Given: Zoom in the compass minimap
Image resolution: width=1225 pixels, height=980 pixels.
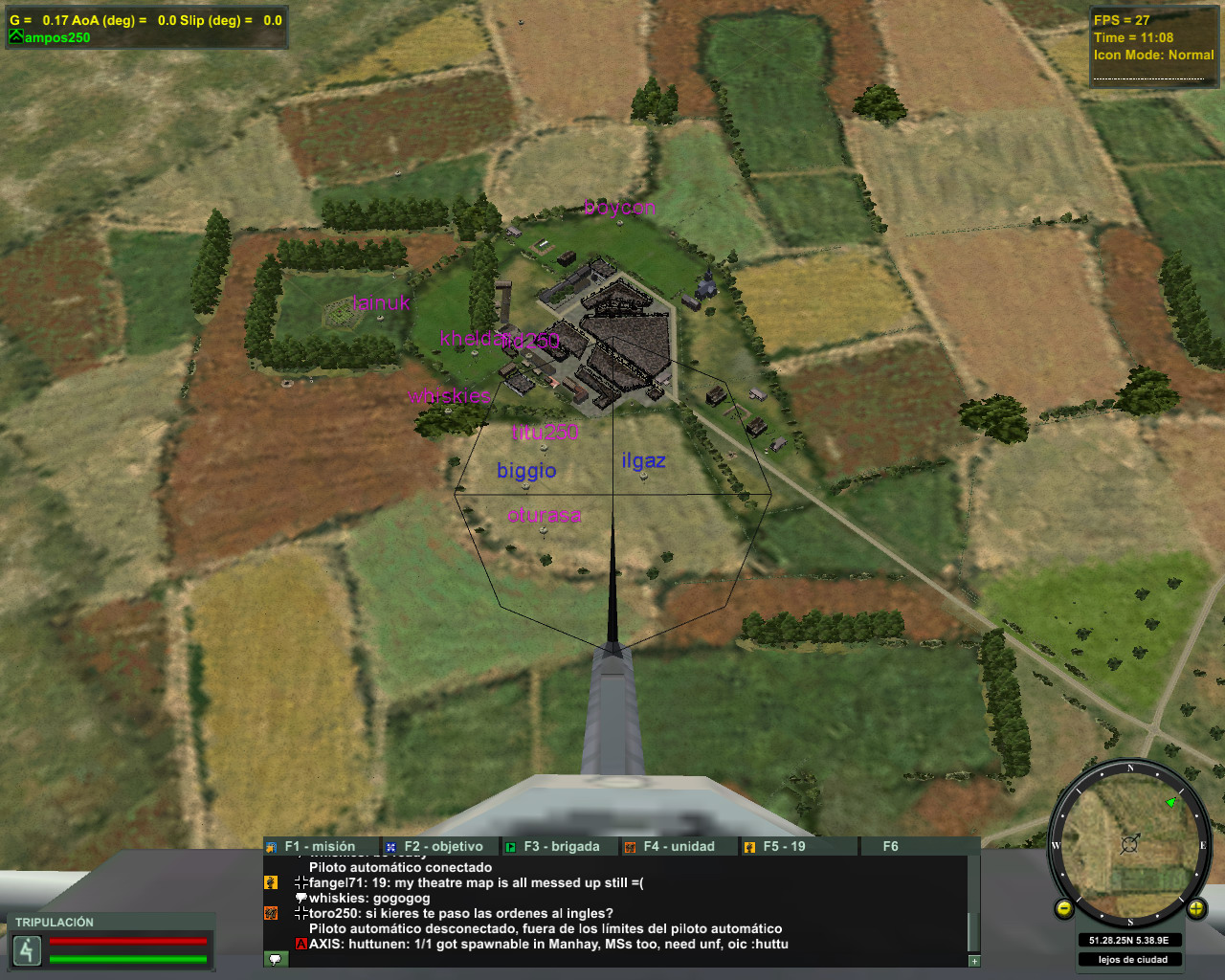Looking at the screenshot, I should tap(1195, 908).
